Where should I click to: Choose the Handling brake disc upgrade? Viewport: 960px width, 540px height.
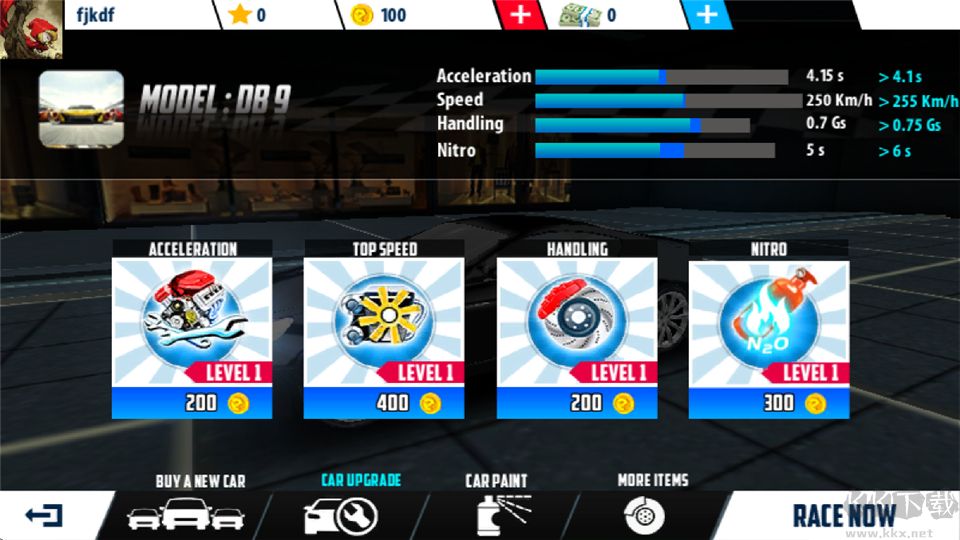click(577, 330)
